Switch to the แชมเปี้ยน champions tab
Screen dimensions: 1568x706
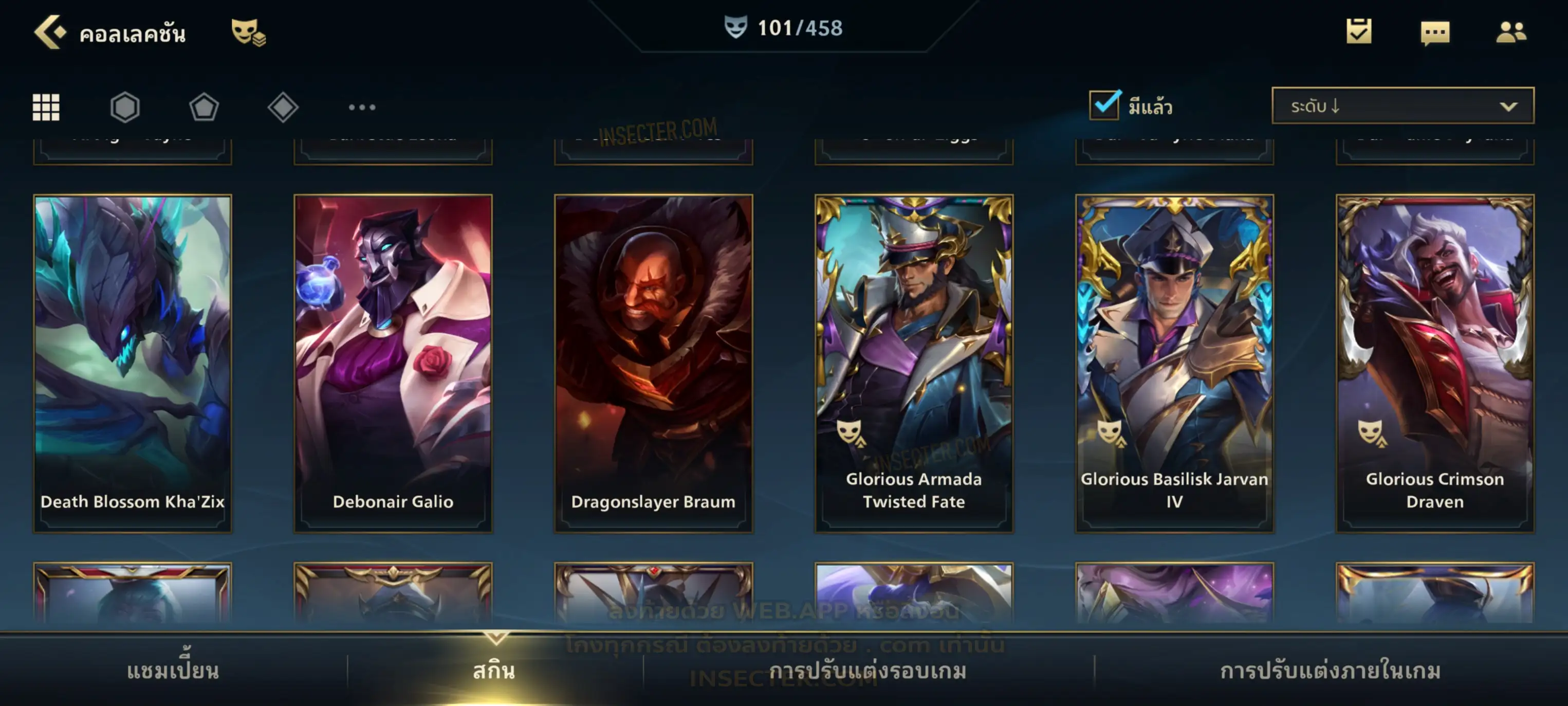click(173, 671)
